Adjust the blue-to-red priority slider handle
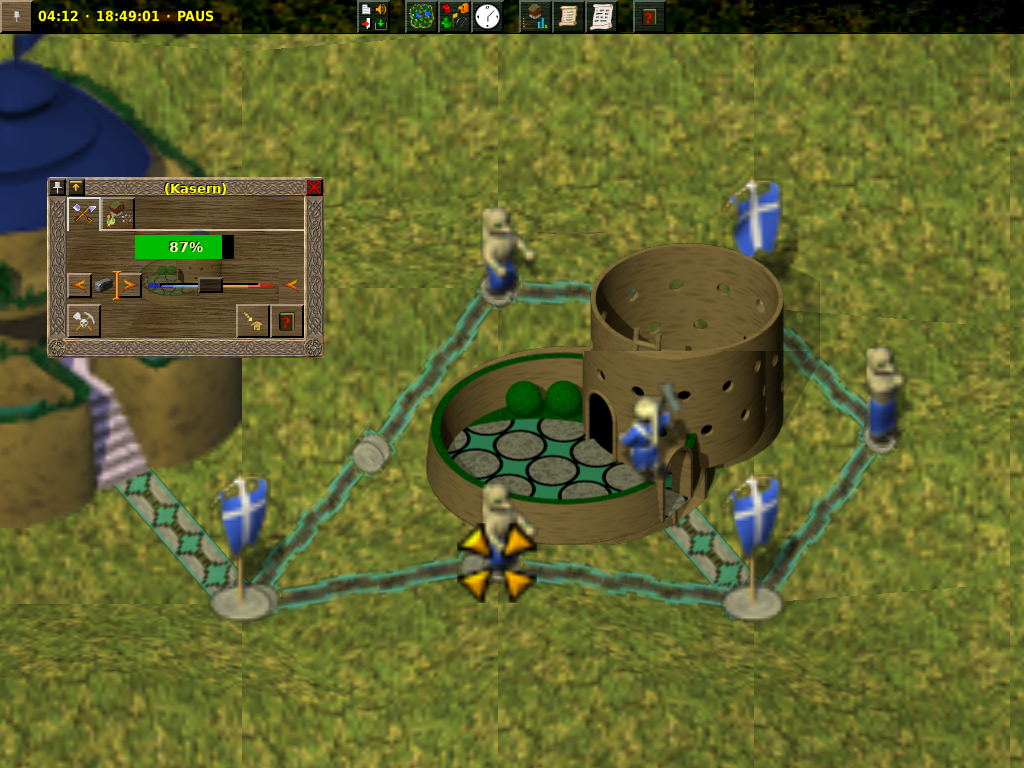This screenshot has width=1024, height=768. point(210,285)
